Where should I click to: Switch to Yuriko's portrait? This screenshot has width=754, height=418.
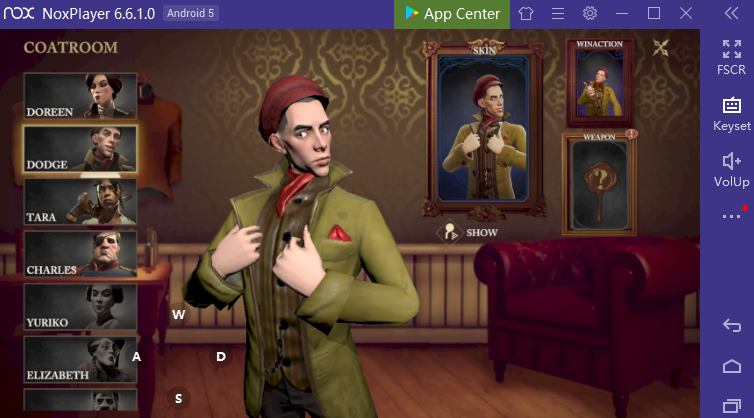[x=80, y=308]
